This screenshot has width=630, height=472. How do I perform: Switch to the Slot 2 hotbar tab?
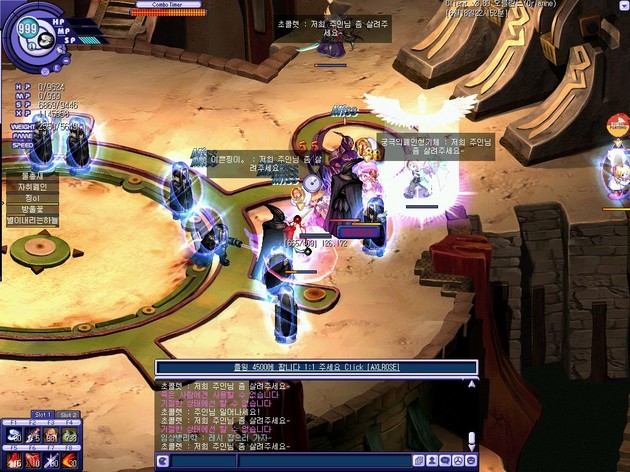point(68,415)
